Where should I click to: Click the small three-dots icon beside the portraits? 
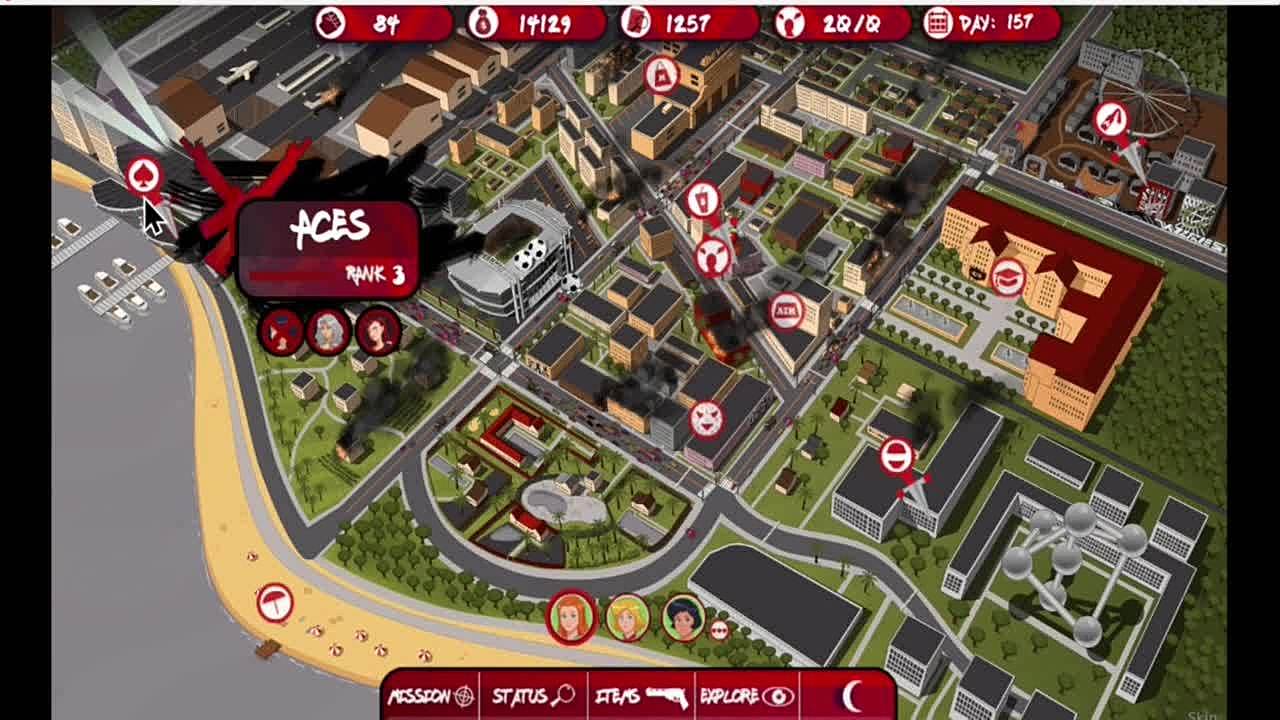pos(718,630)
